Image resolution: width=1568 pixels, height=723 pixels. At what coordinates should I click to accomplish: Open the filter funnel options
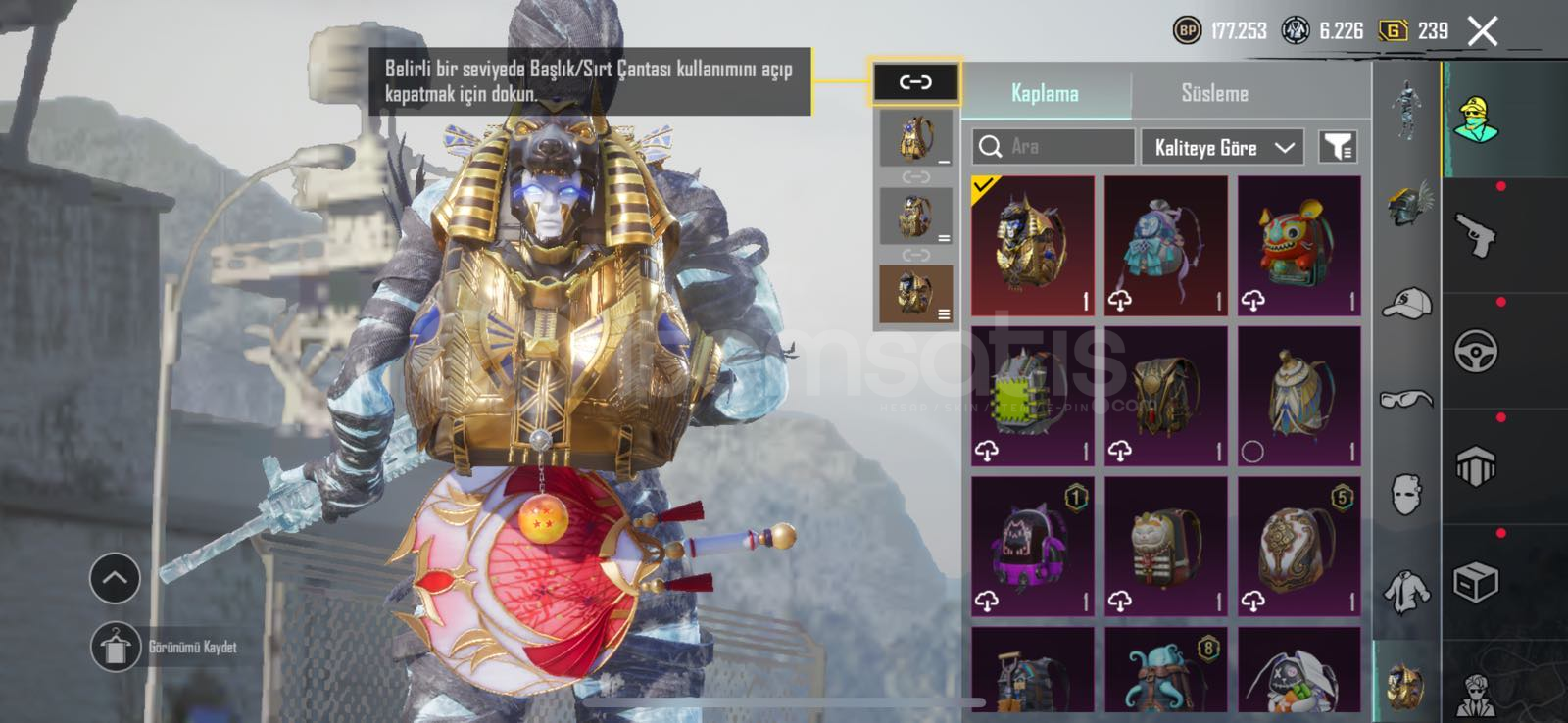point(1338,147)
